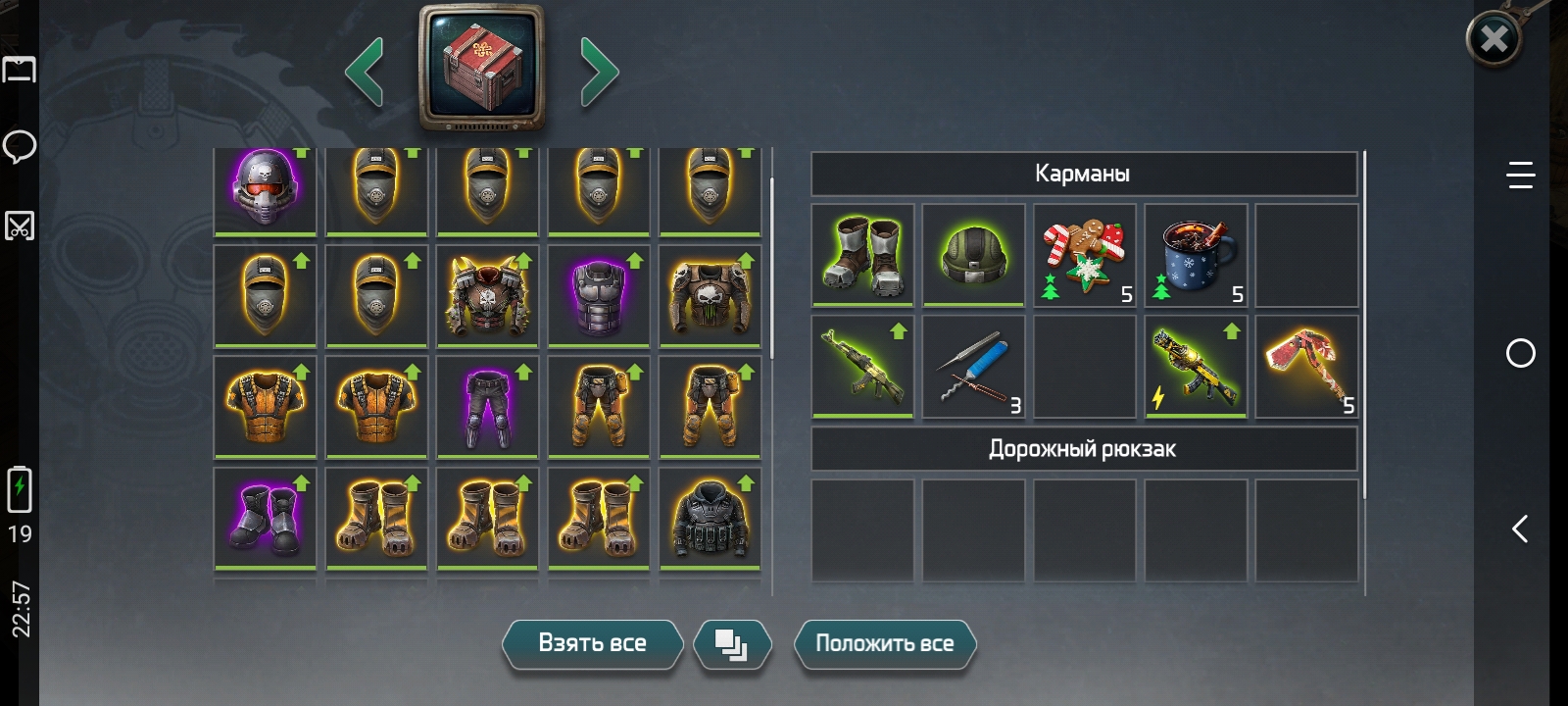Select the spiked skull chest armor
1568x706 pixels.
[487, 295]
